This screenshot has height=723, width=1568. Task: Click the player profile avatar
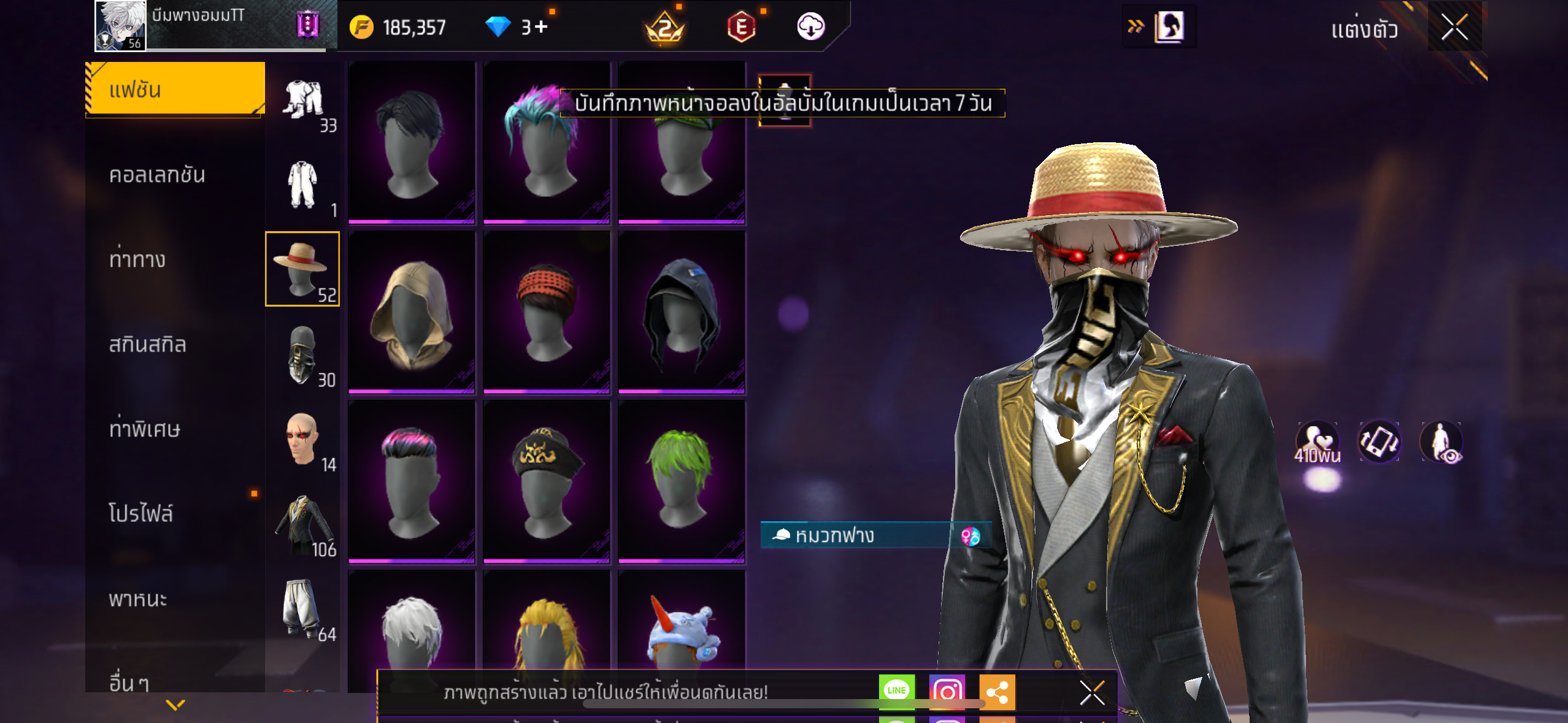tap(120, 25)
